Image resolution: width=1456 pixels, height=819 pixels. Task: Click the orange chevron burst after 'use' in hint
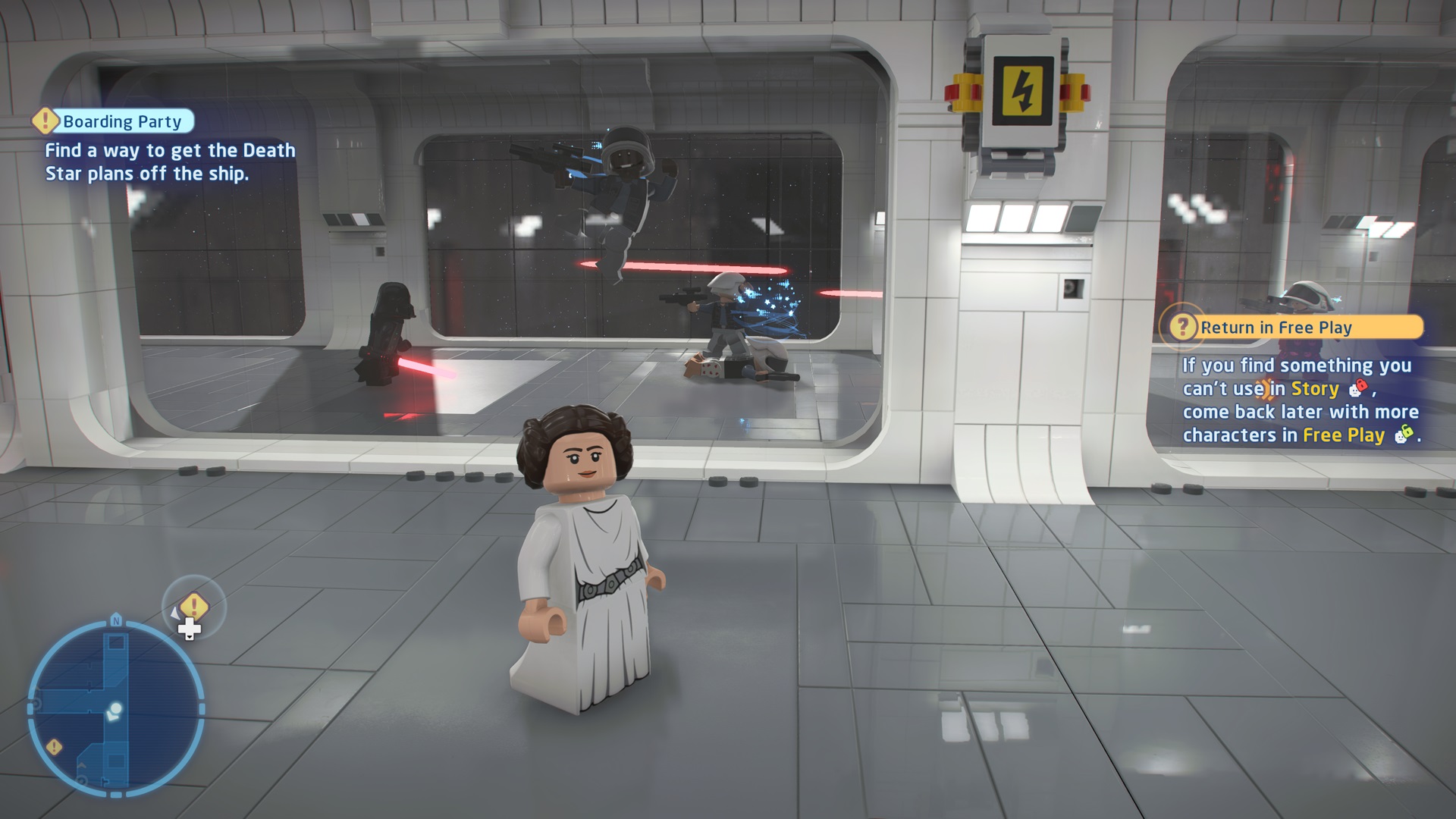click(x=1264, y=388)
